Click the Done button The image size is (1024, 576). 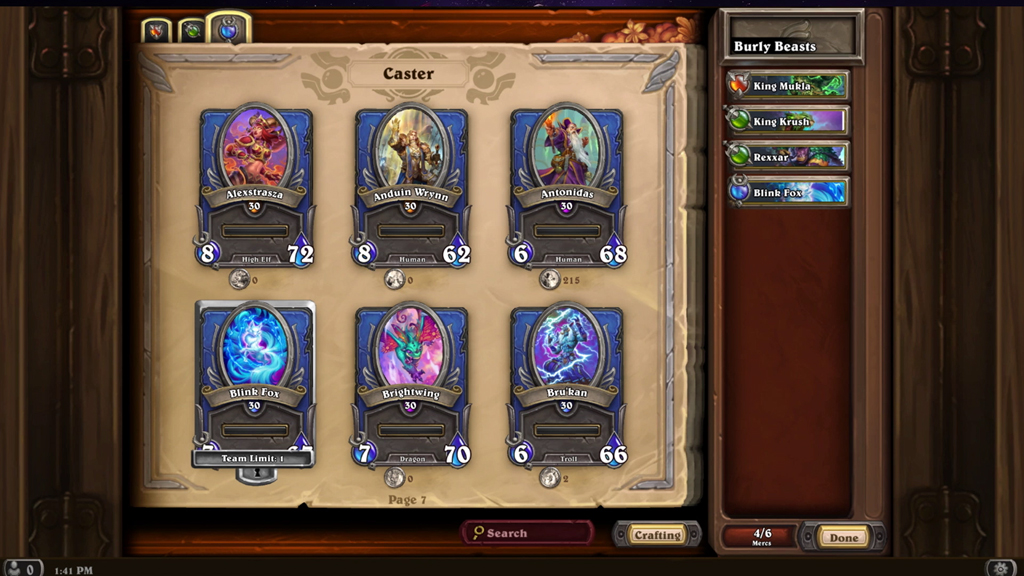point(843,537)
